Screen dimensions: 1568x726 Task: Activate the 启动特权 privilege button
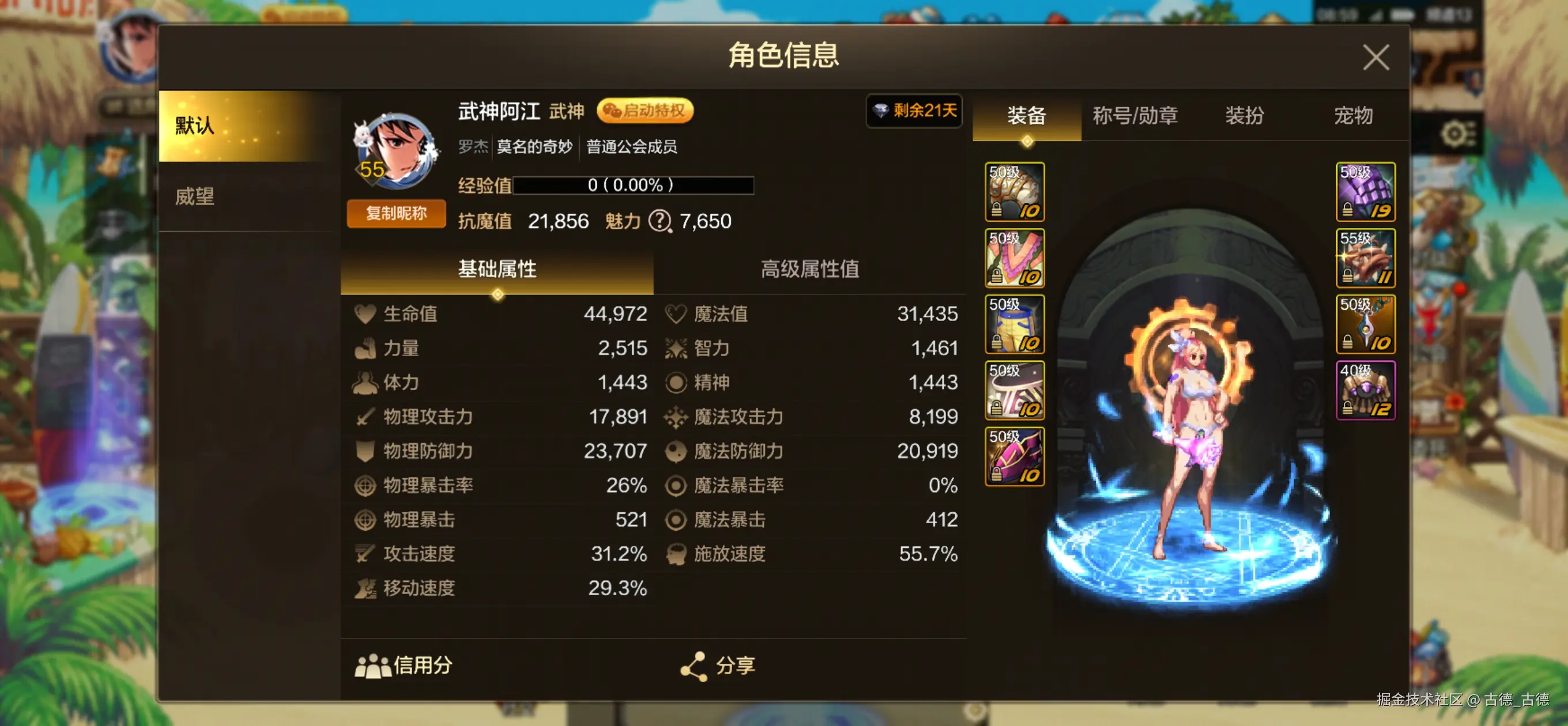644,111
